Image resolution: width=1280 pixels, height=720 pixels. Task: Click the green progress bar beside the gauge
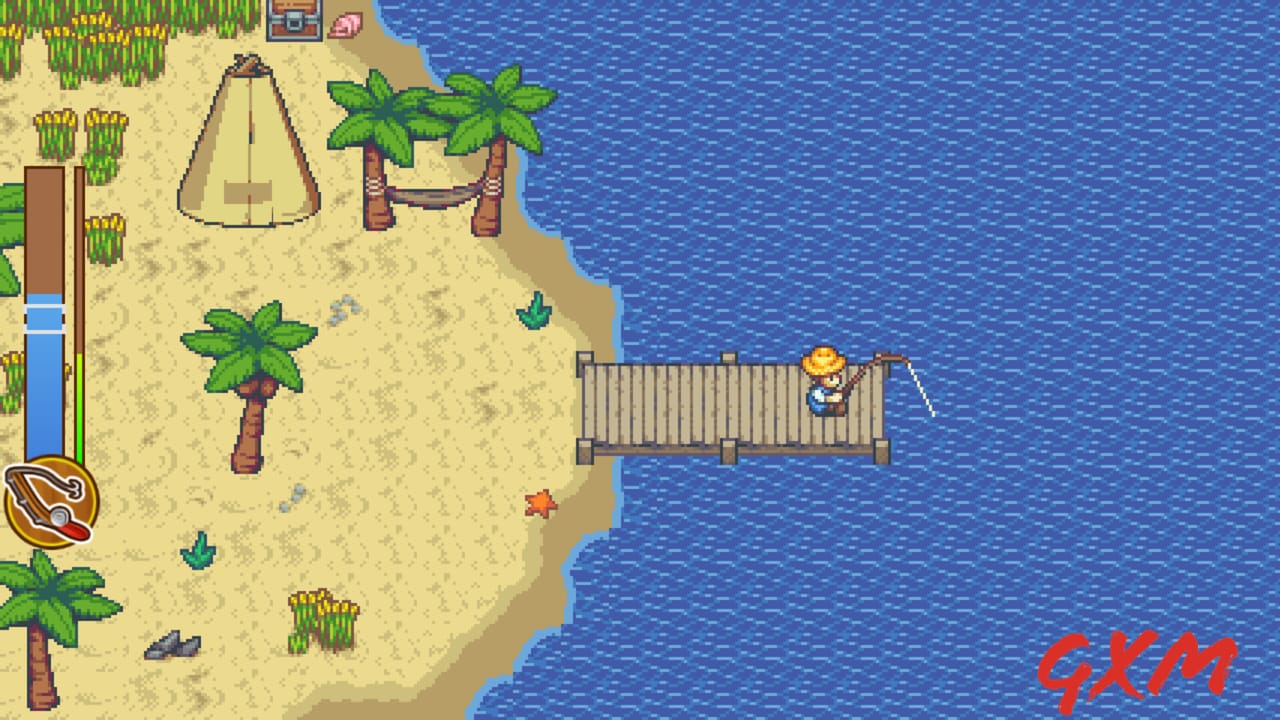pos(78,406)
